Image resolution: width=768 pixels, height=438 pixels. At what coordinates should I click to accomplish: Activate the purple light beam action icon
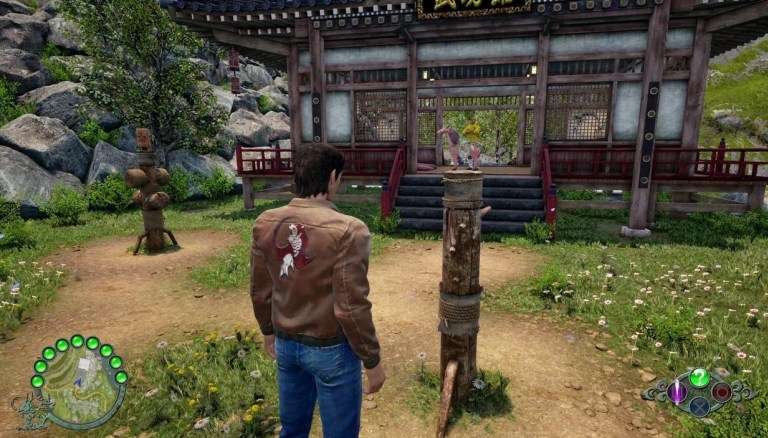coord(677,392)
